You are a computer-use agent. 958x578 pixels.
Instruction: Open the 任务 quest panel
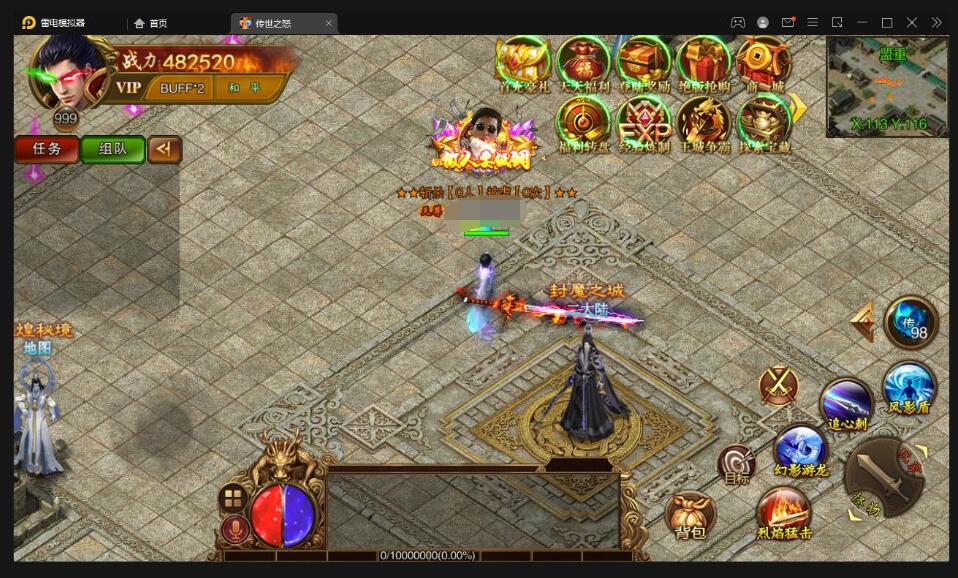(47, 149)
